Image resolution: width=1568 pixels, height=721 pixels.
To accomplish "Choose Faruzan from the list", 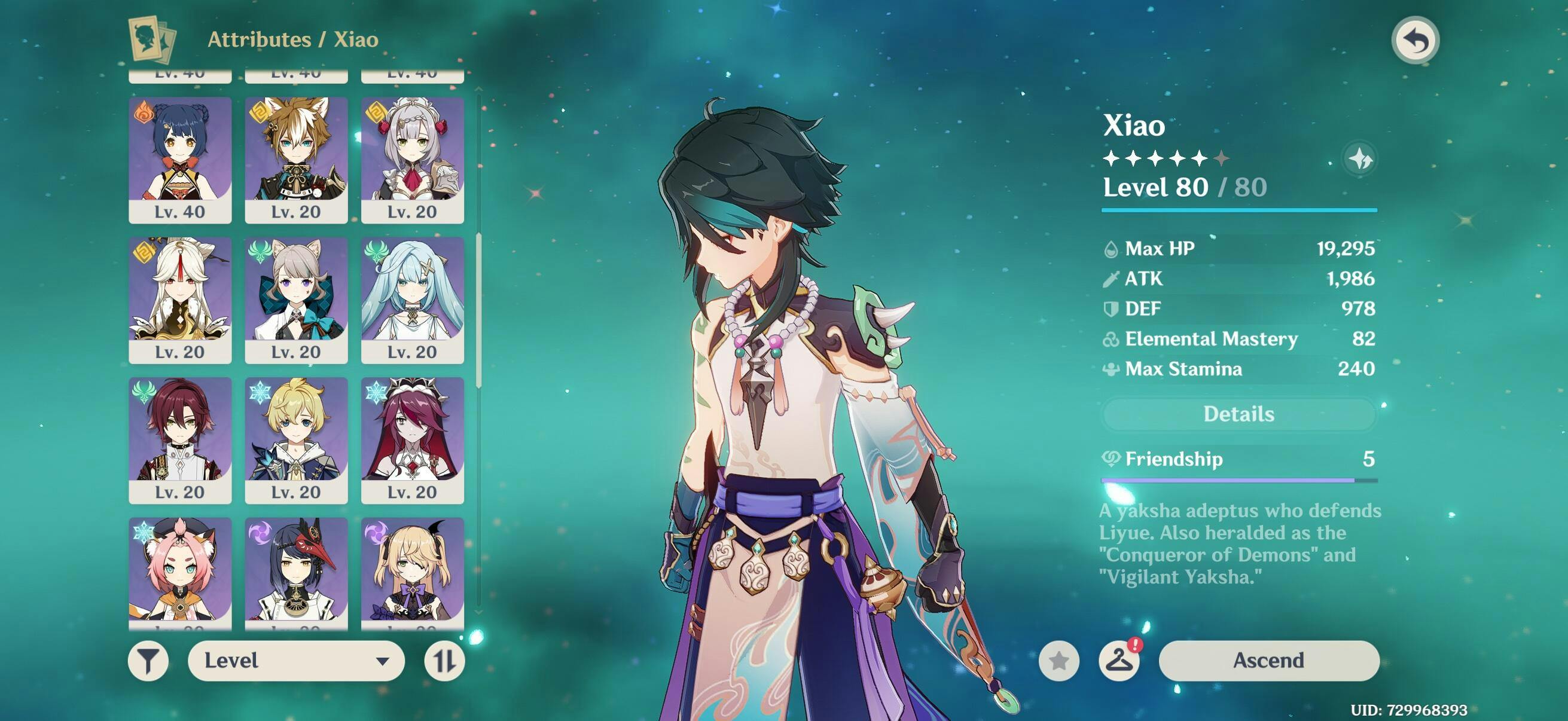I will point(413,300).
